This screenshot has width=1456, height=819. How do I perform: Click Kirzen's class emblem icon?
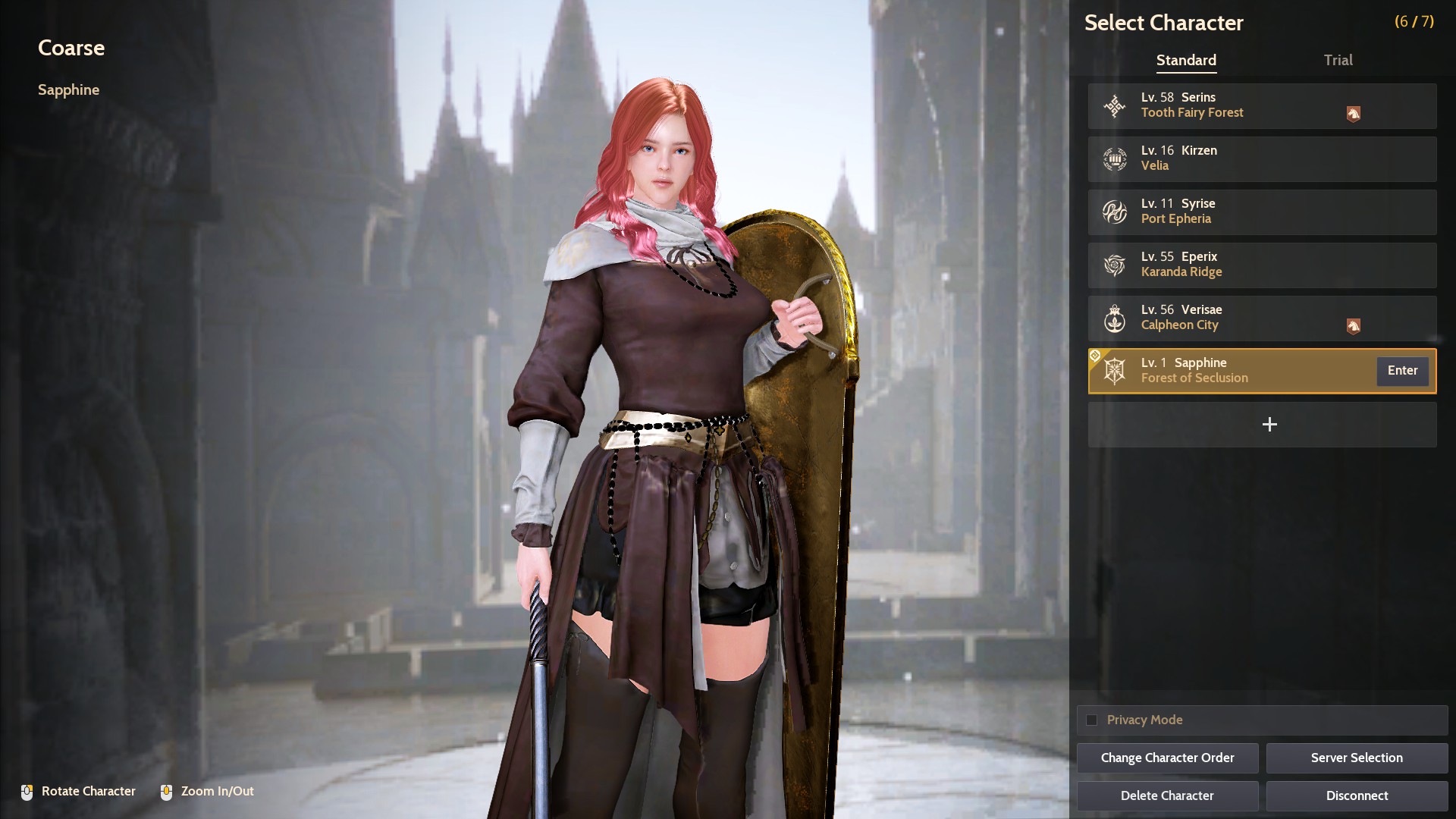pyautogui.click(x=1114, y=158)
